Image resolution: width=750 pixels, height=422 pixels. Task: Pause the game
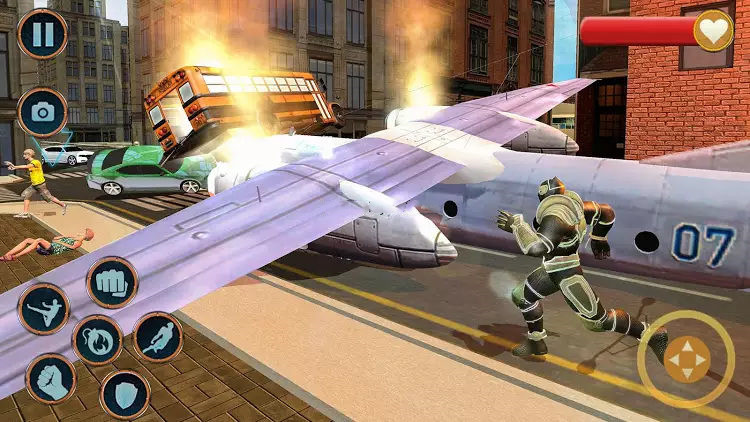[x=42, y=34]
